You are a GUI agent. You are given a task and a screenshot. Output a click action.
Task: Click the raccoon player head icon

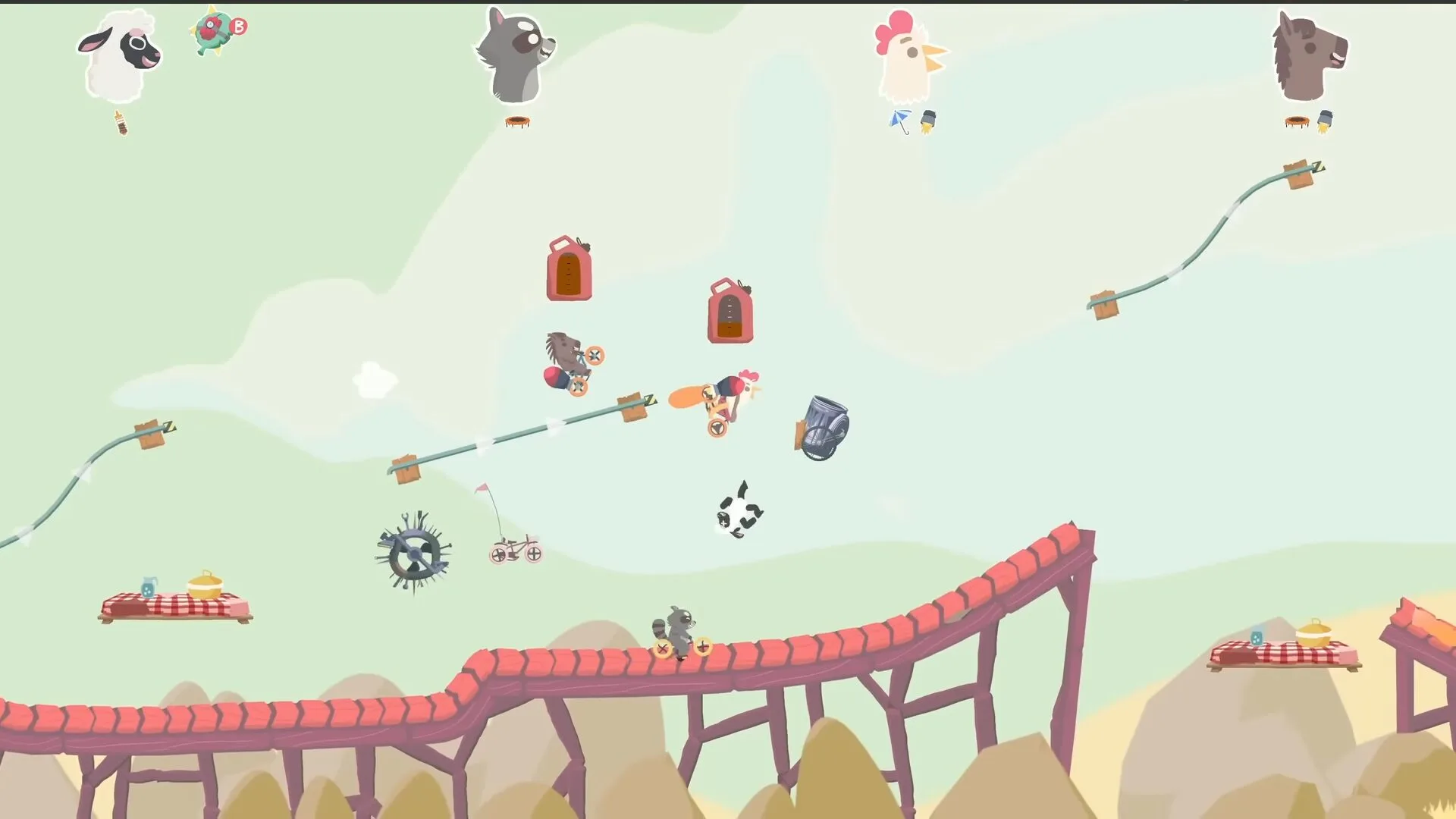coord(513,53)
